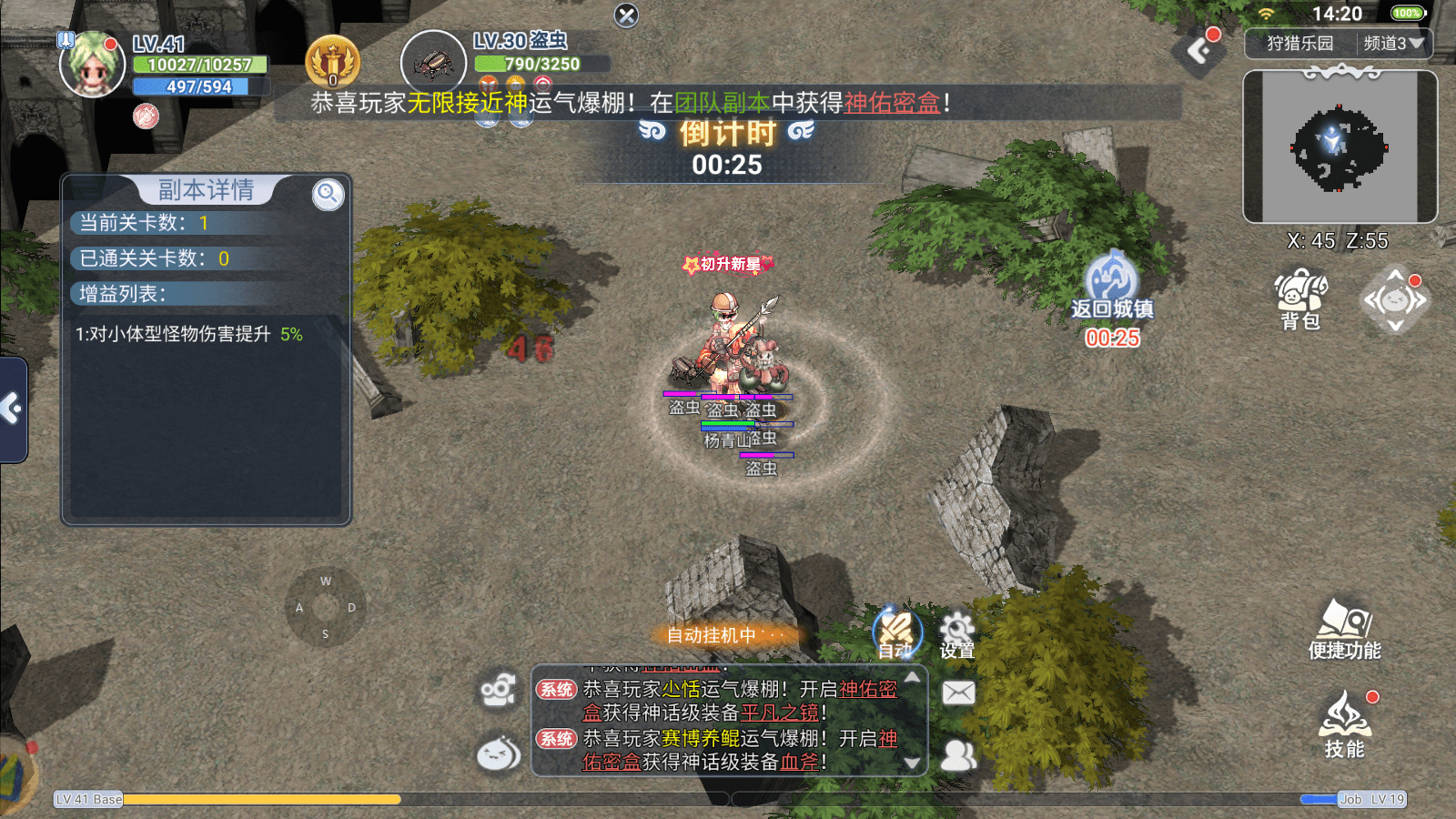Open the 背包 backpack

coord(1300,298)
